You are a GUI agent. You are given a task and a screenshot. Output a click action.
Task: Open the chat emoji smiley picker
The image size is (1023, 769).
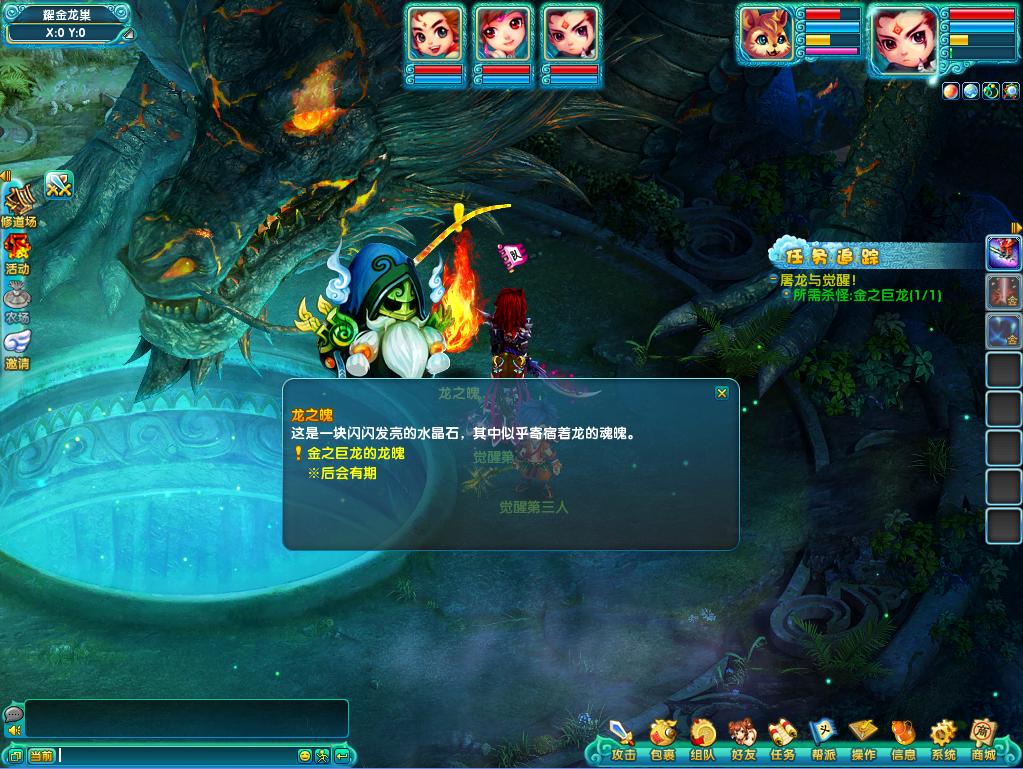click(x=304, y=756)
